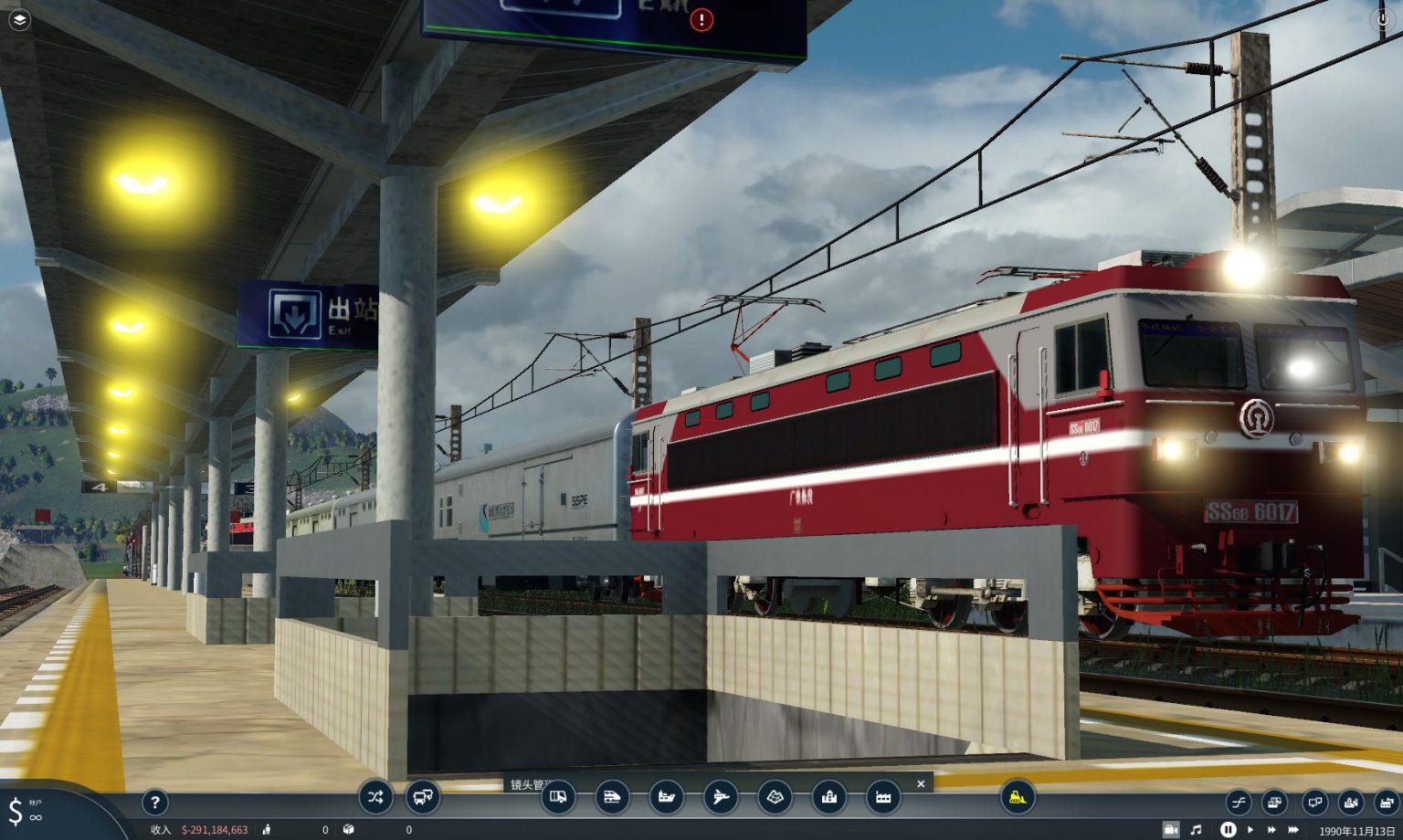Open the line manager with the route-crossing icon

click(x=374, y=797)
